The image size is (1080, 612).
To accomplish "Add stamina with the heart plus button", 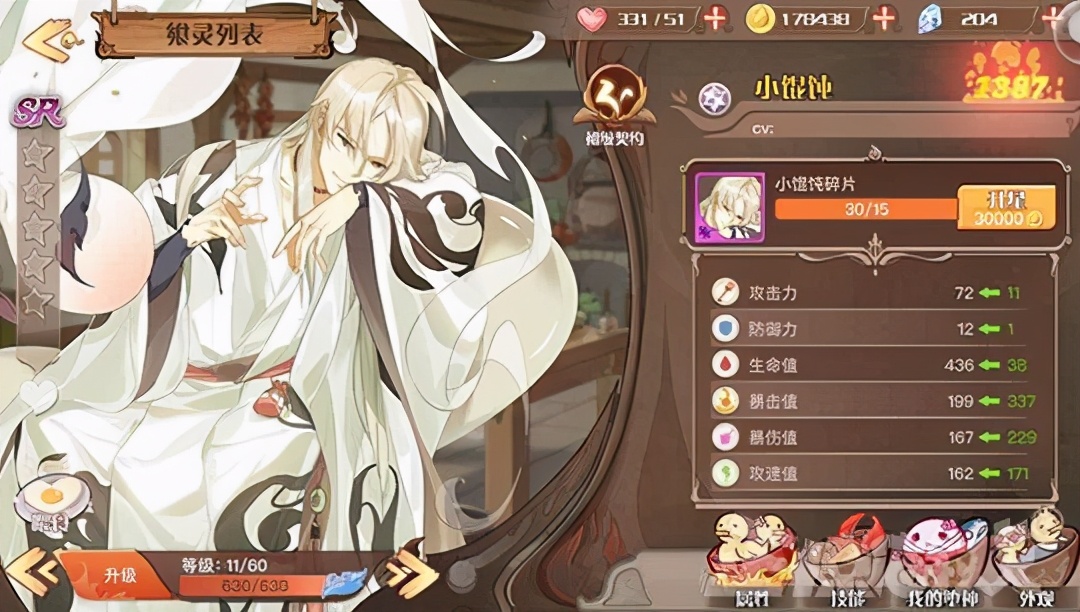I will coord(715,18).
